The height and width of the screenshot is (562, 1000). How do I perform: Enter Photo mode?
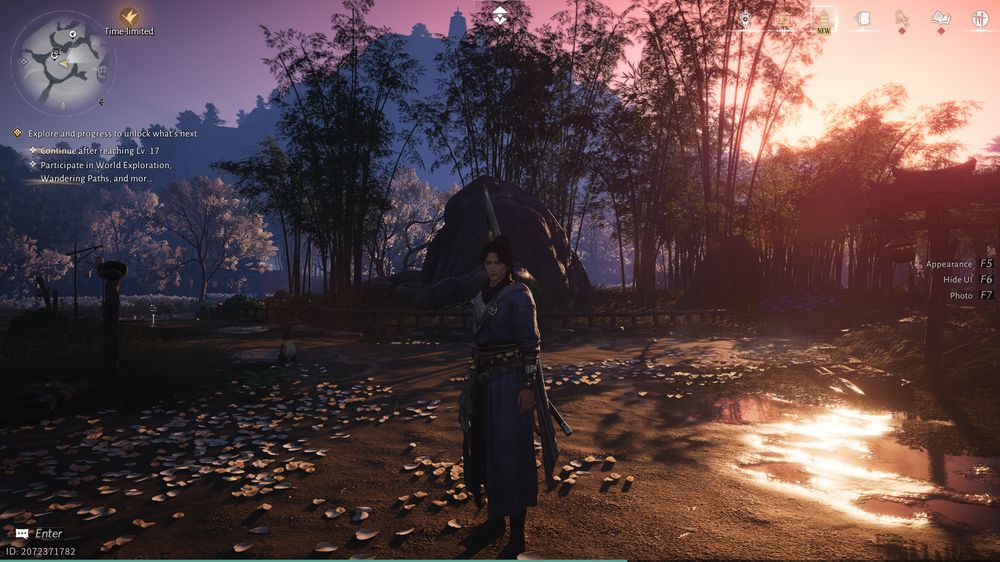(x=961, y=296)
